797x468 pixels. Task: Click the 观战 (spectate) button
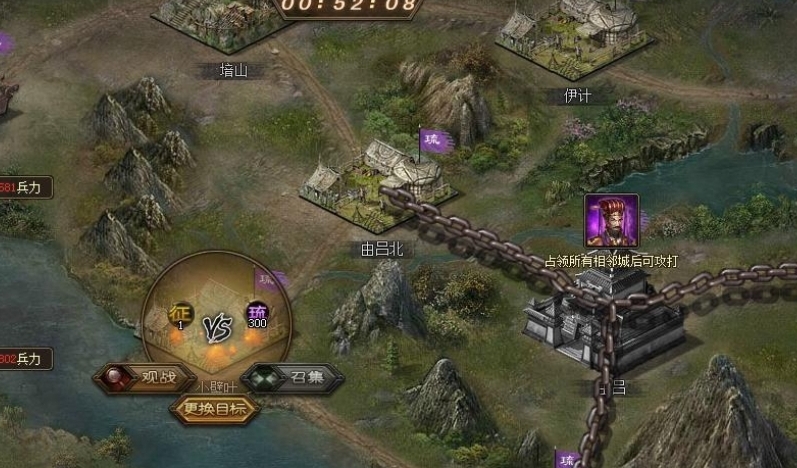[x=142, y=378]
